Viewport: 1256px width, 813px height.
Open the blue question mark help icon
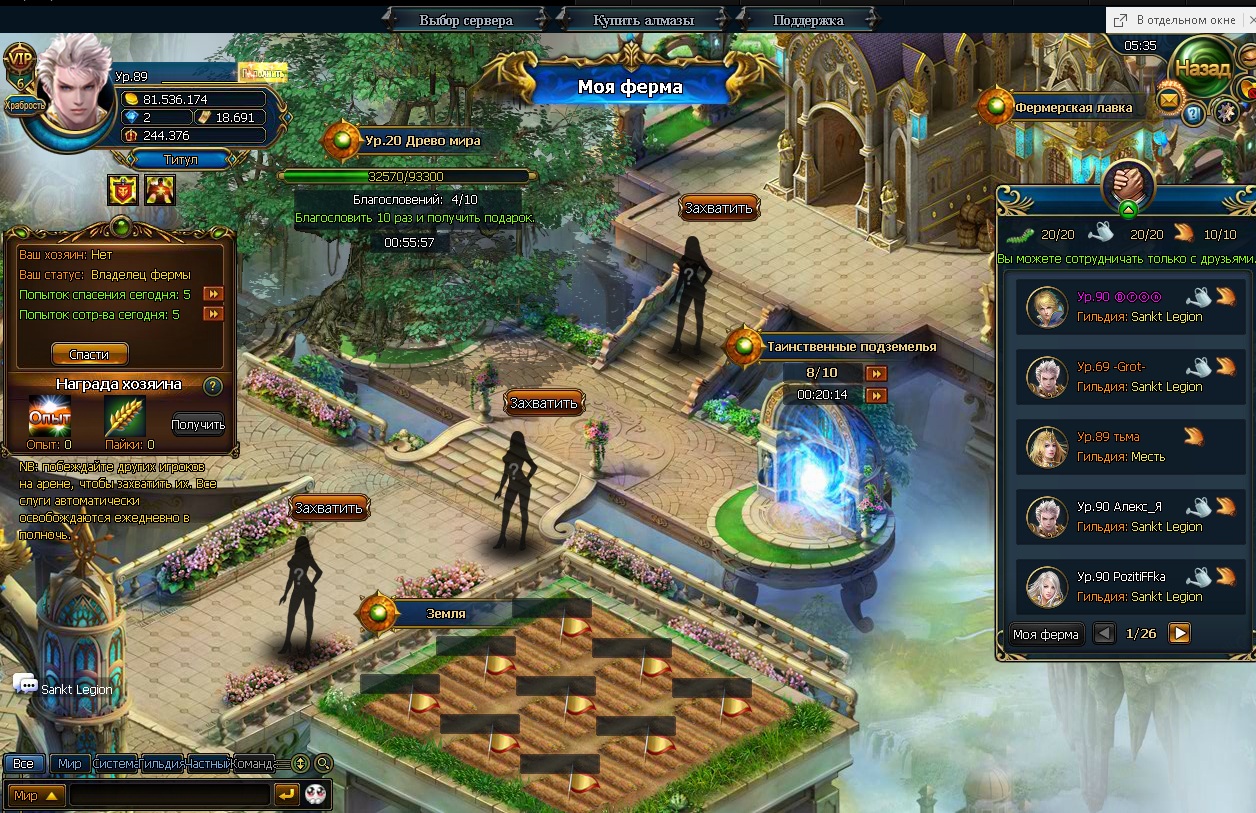[x=1194, y=114]
